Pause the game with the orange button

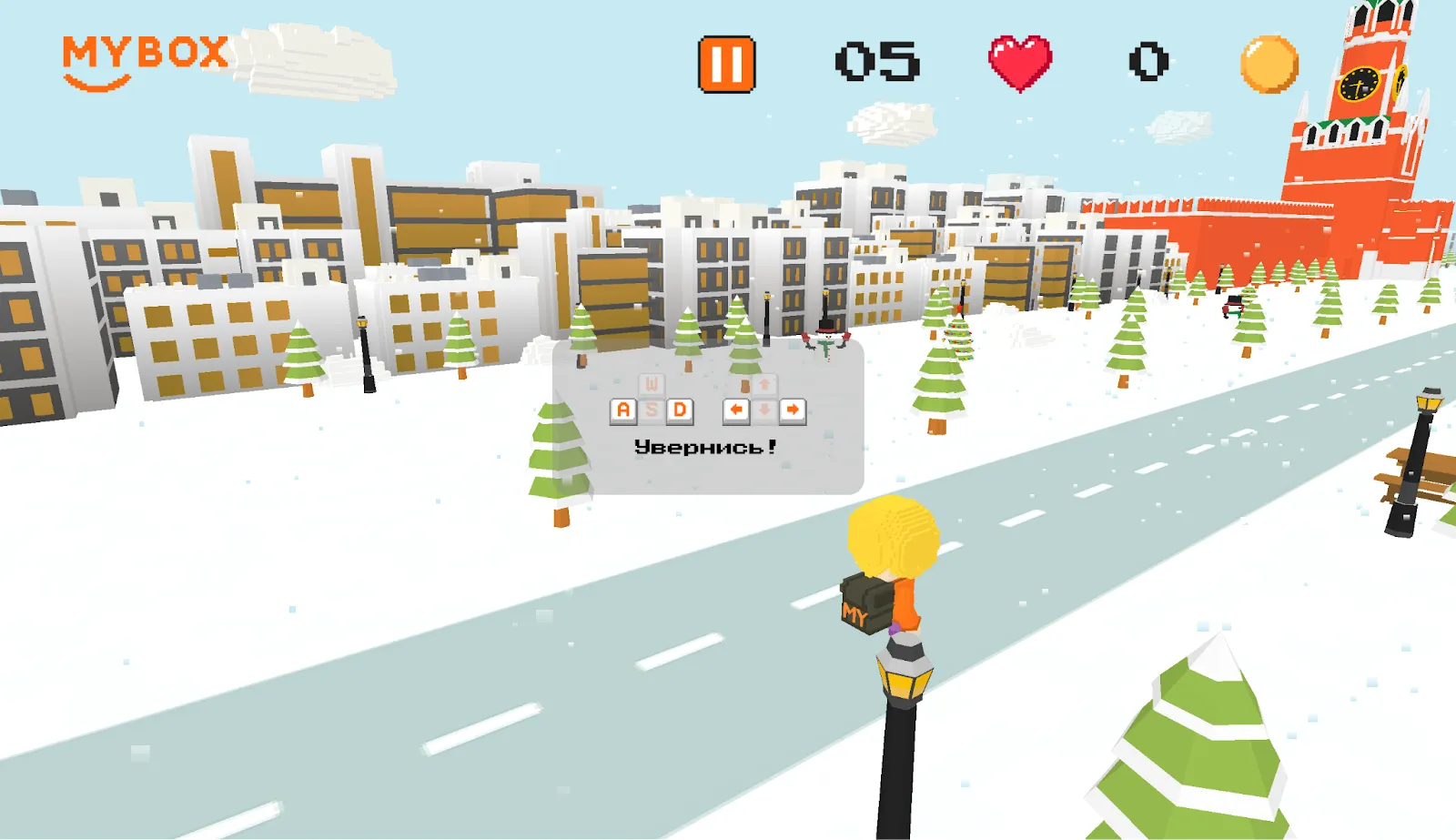[x=726, y=65]
